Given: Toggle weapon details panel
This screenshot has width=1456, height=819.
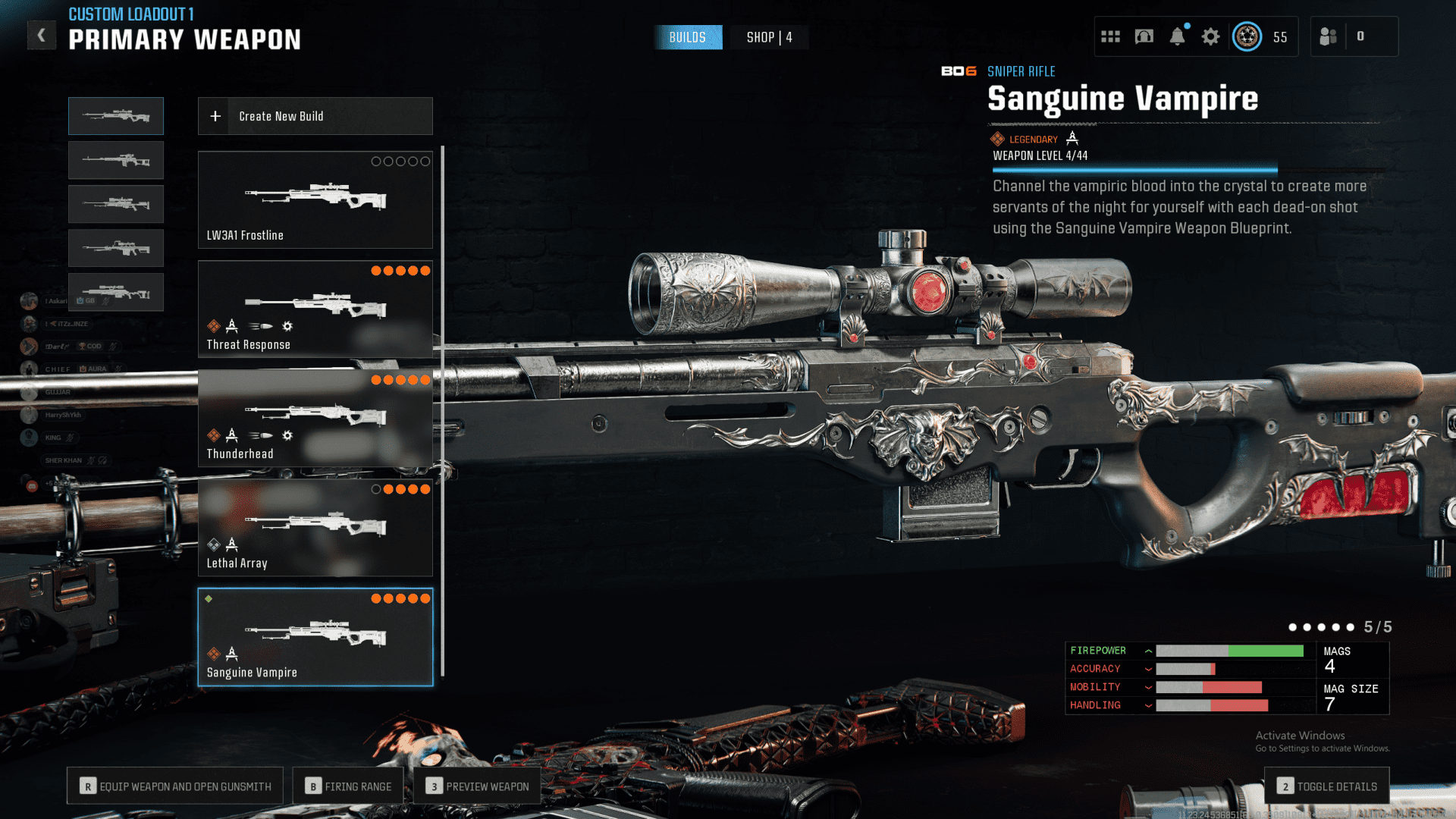Looking at the screenshot, I should [x=1327, y=786].
